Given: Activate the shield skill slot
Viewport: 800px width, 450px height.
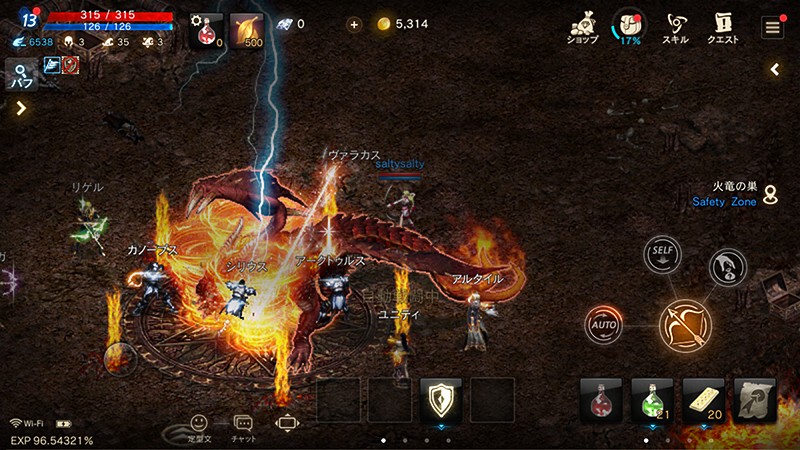Looking at the screenshot, I should pos(441,400).
